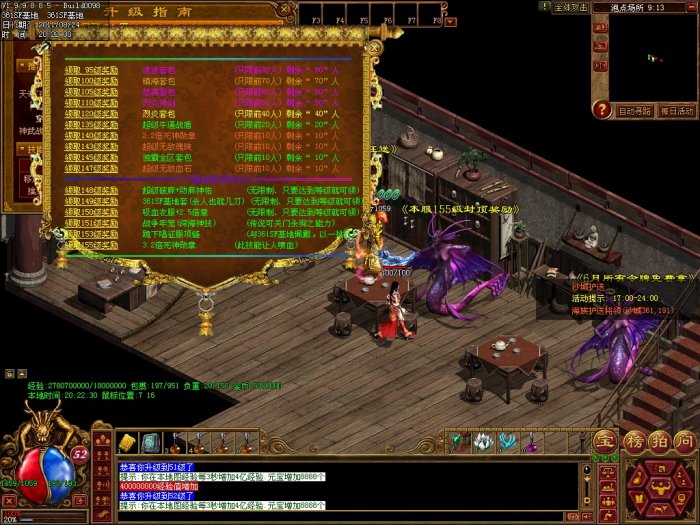Open the 榜 ranking button
The image size is (700, 525).
click(x=631, y=441)
